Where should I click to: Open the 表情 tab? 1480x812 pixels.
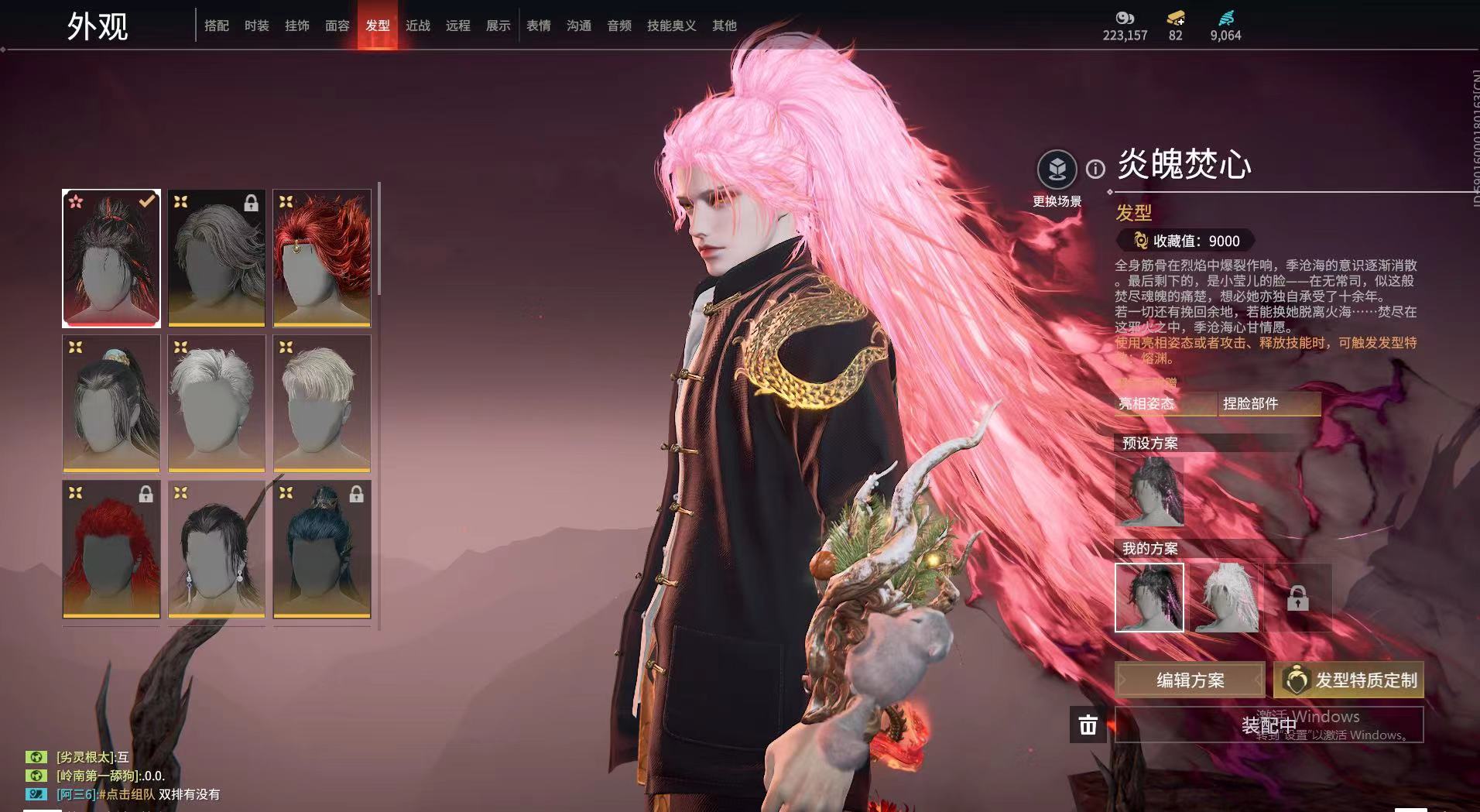coord(538,26)
